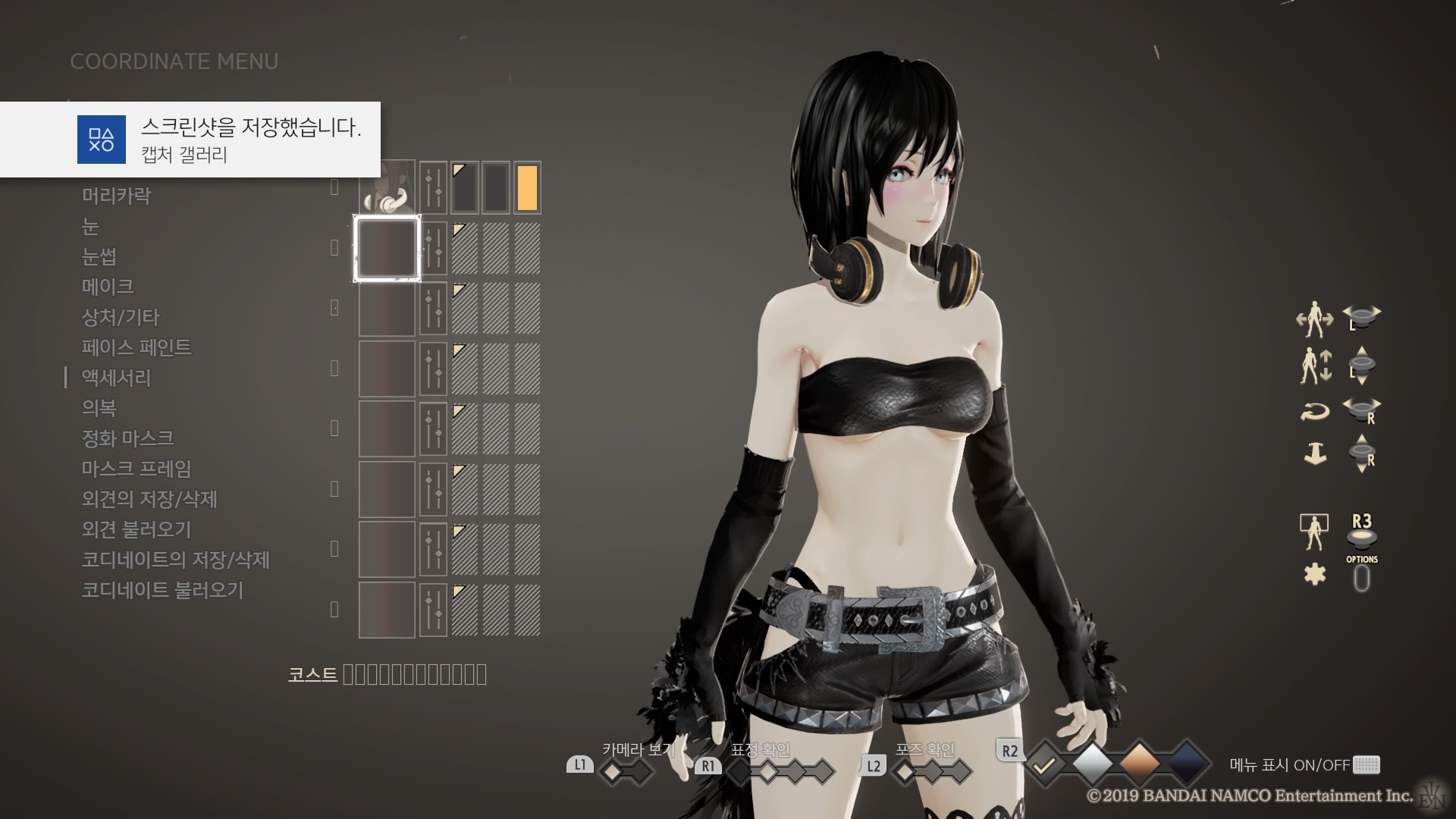Screen dimensions: 1456x819
Task: Select the highlighted empty accessory slot
Action: [388, 248]
